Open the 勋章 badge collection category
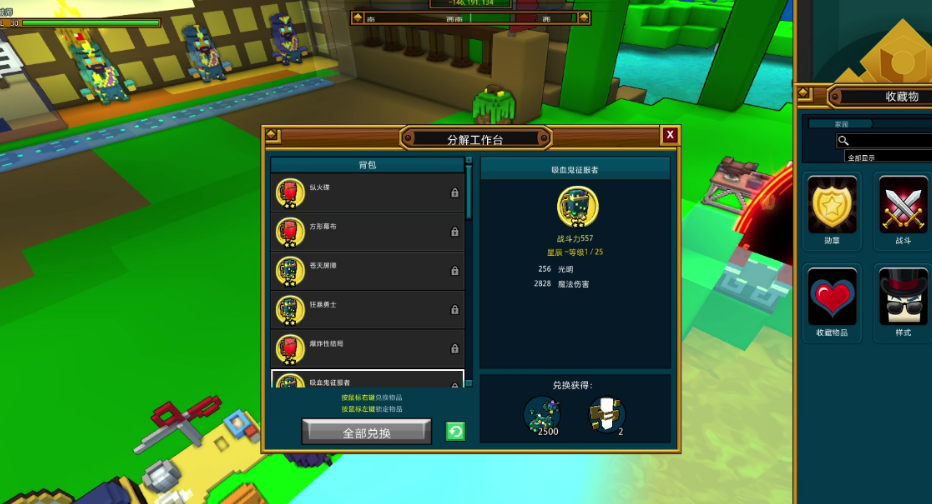The image size is (932, 504). click(x=832, y=205)
